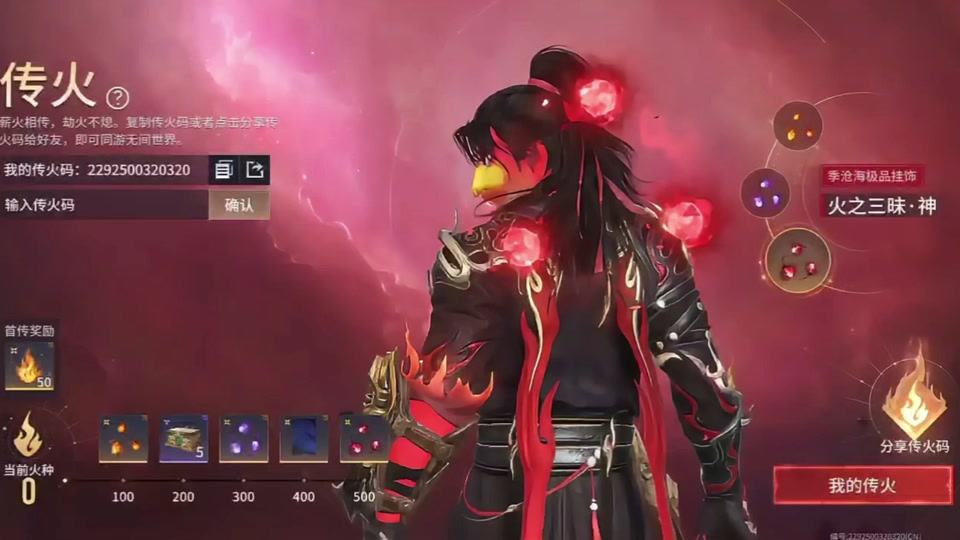Open the 我的传火 panel
Image resolution: width=960 pixels, height=540 pixels.
click(862, 486)
